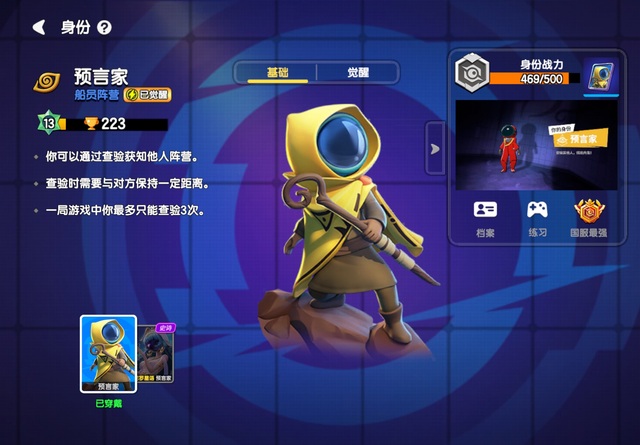Go back using the arrow button
Image resolution: width=640 pixels, height=445 pixels.
pyautogui.click(x=39, y=27)
